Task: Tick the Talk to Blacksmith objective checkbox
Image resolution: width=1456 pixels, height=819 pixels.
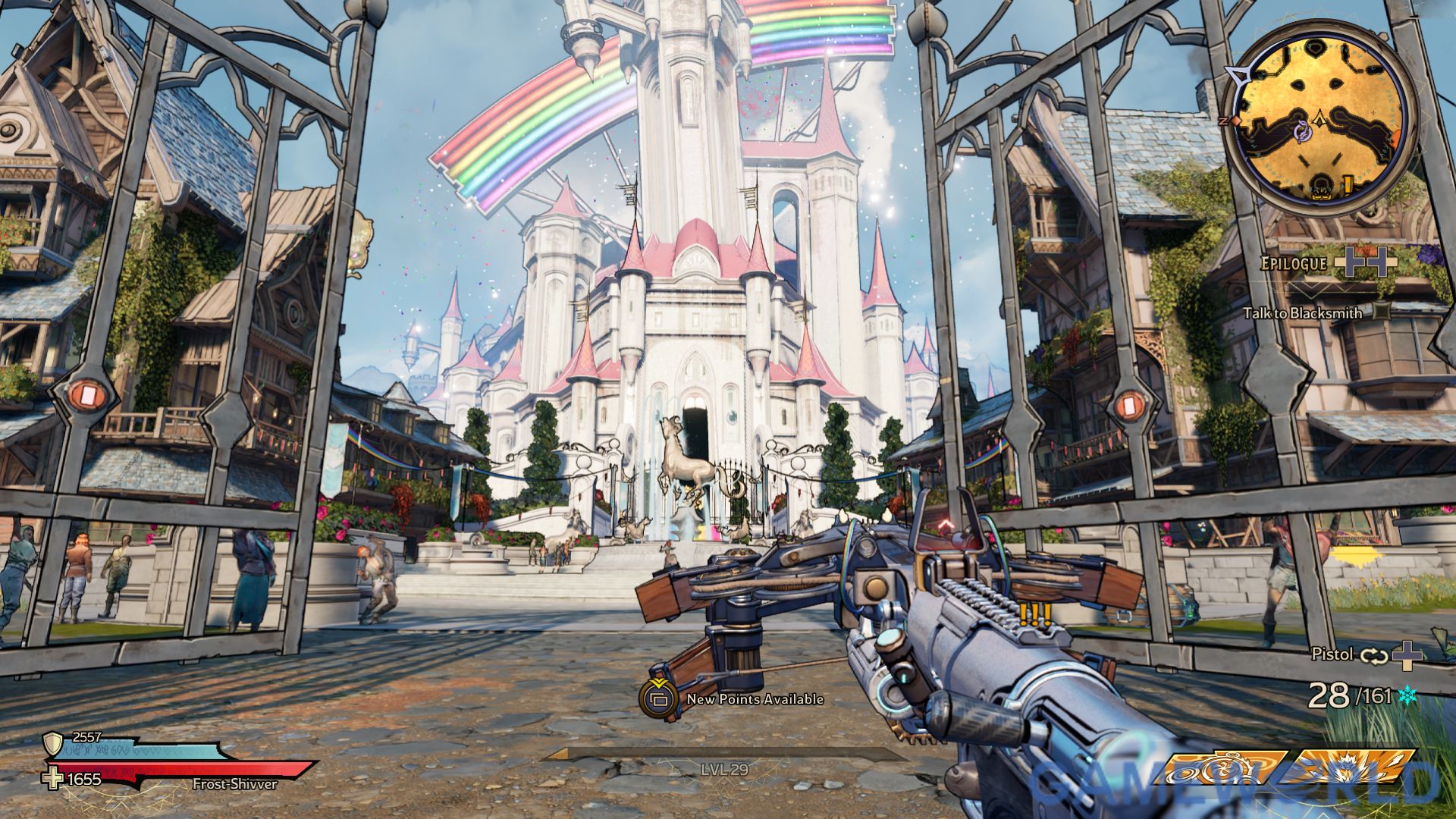Action: click(x=1382, y=311)
